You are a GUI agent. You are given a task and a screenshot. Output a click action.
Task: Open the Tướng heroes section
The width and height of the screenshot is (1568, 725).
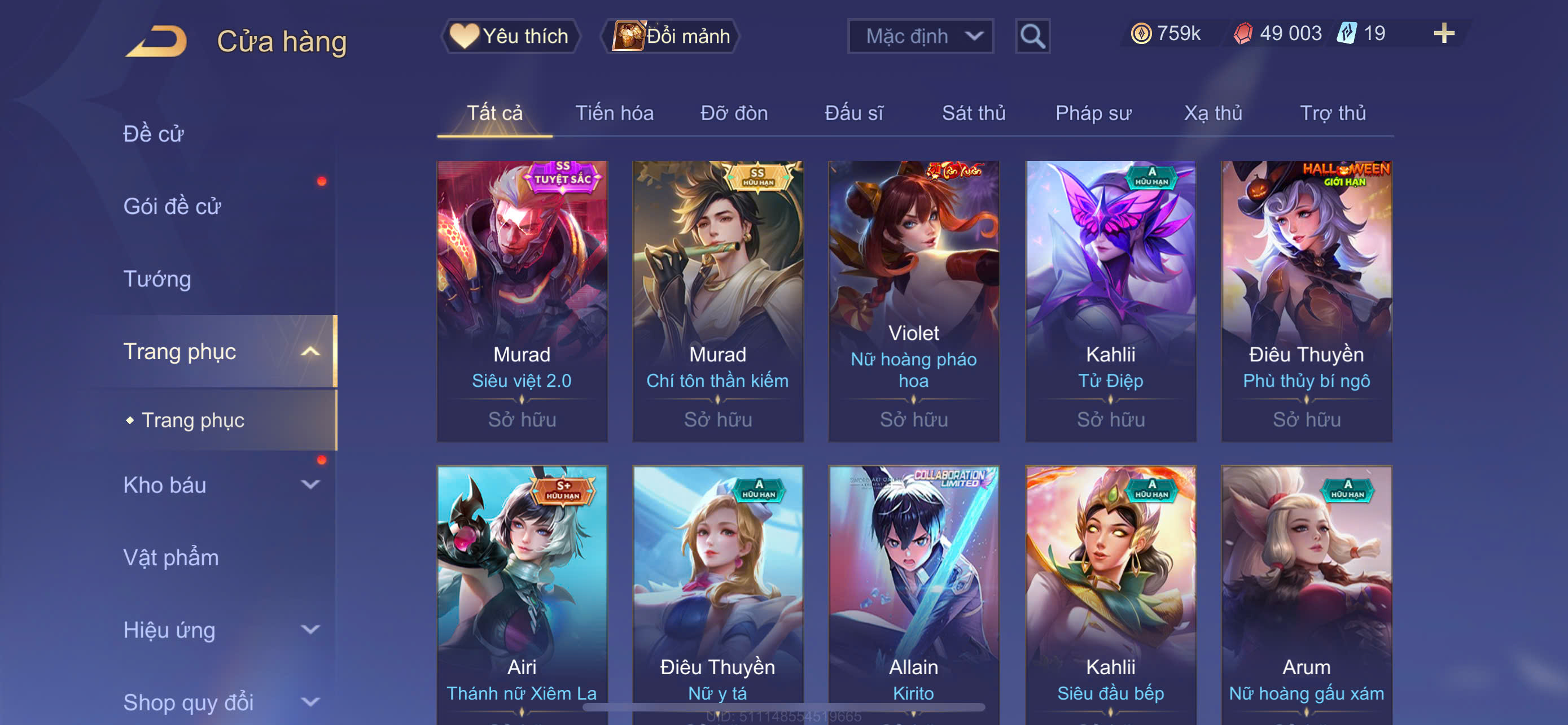(157, 279)
